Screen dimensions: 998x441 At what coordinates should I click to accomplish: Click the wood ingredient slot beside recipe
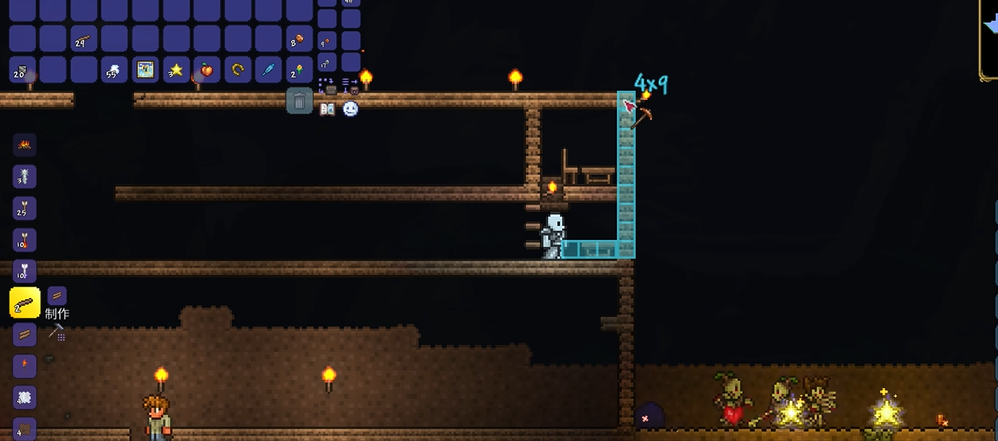click(57, 296)
